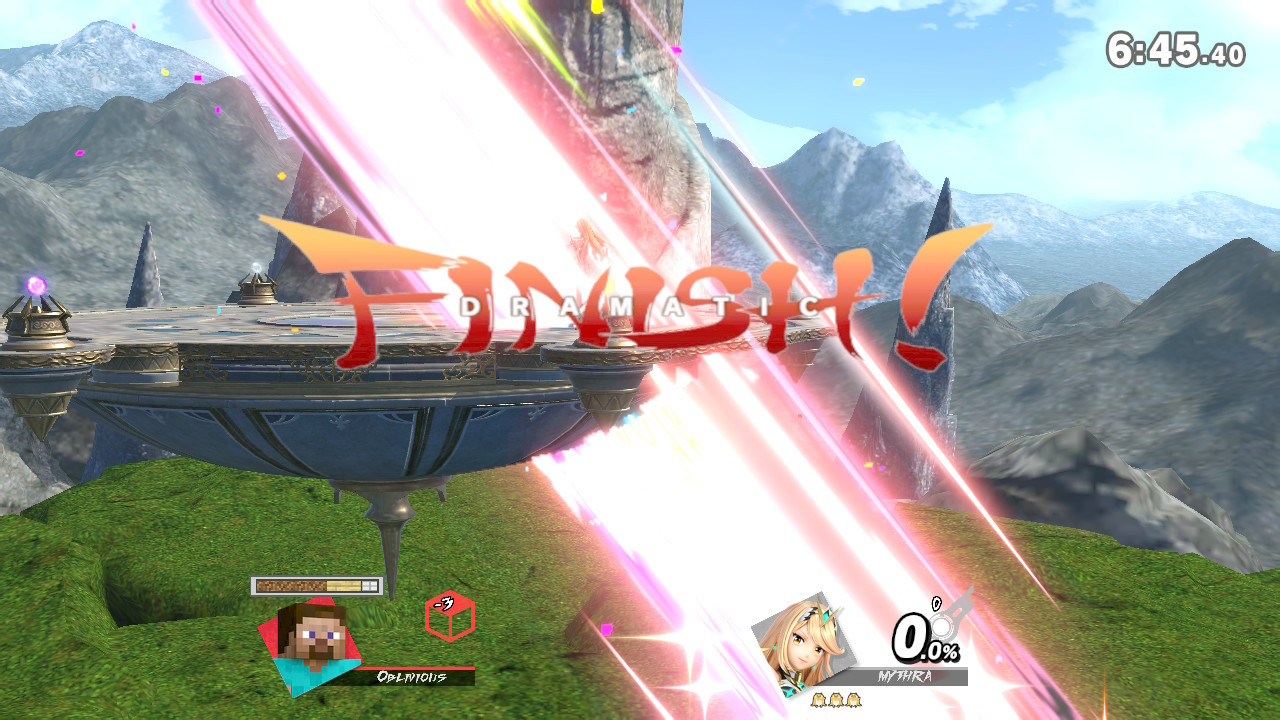This screenshot has height=720, width=1280.
Task: Click Mythra's 0.0% damage readout
Action: [x=923, y=641]
